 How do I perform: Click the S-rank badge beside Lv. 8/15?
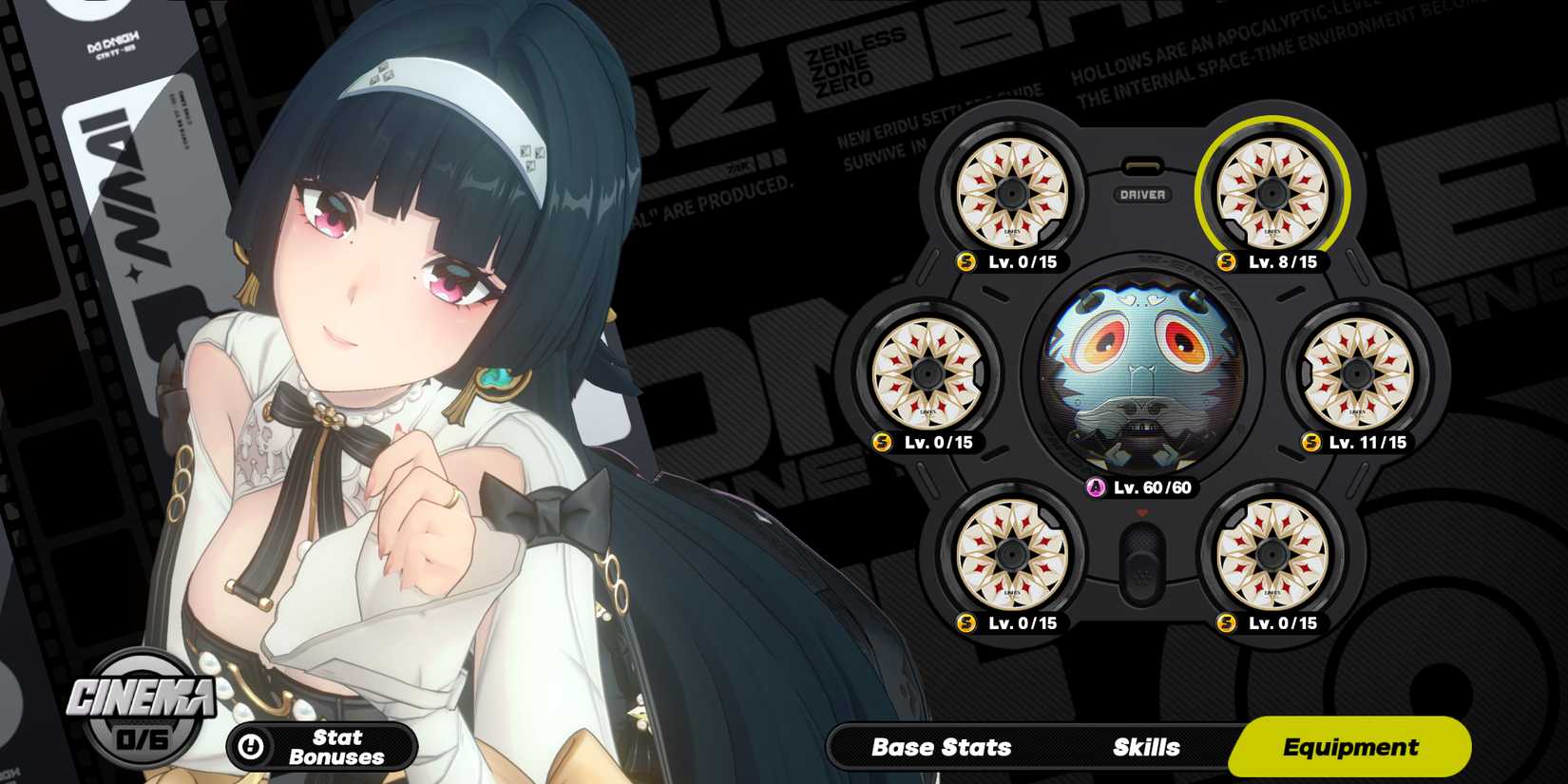[1229, 263]
